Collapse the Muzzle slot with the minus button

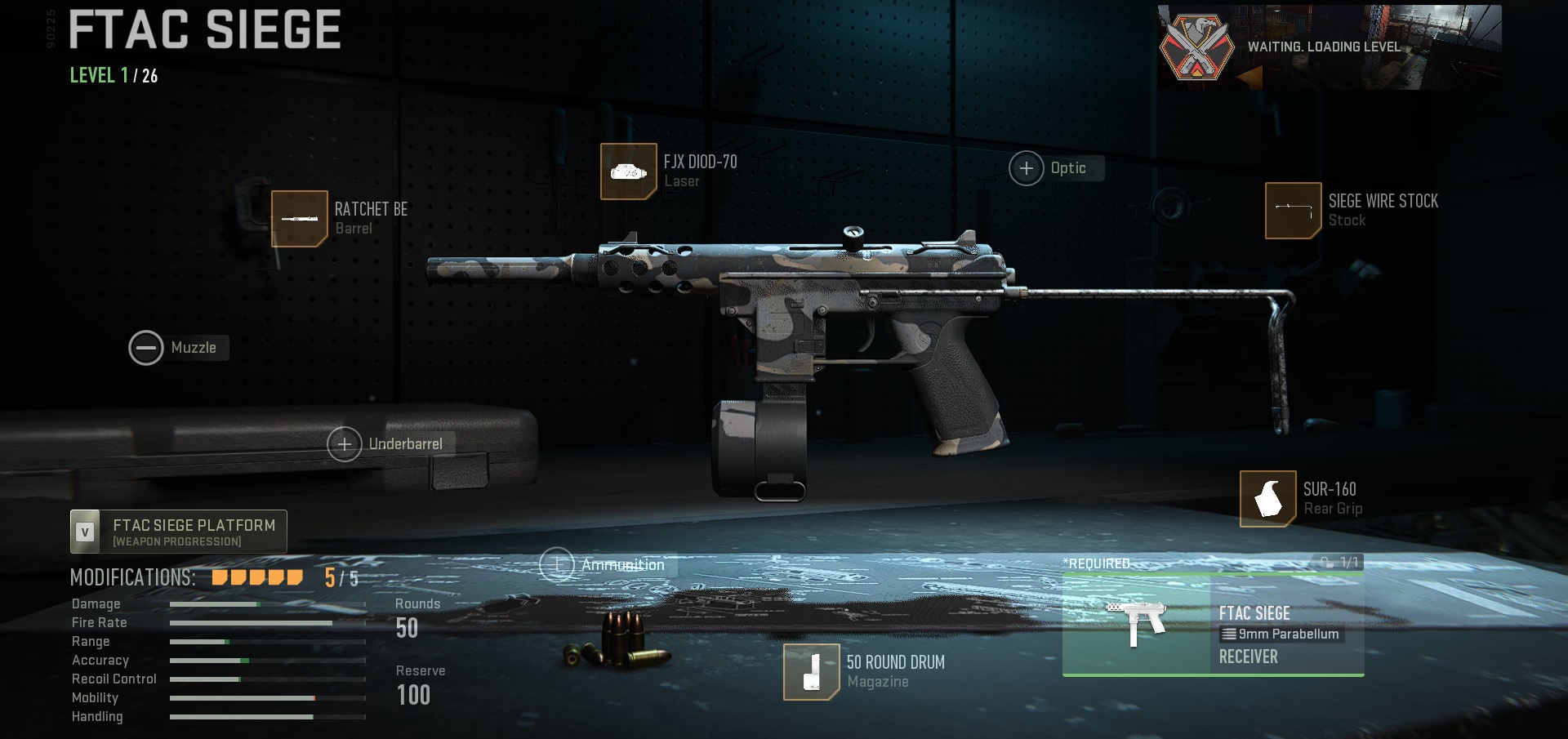pyautogui.click(x=147, y=347)
